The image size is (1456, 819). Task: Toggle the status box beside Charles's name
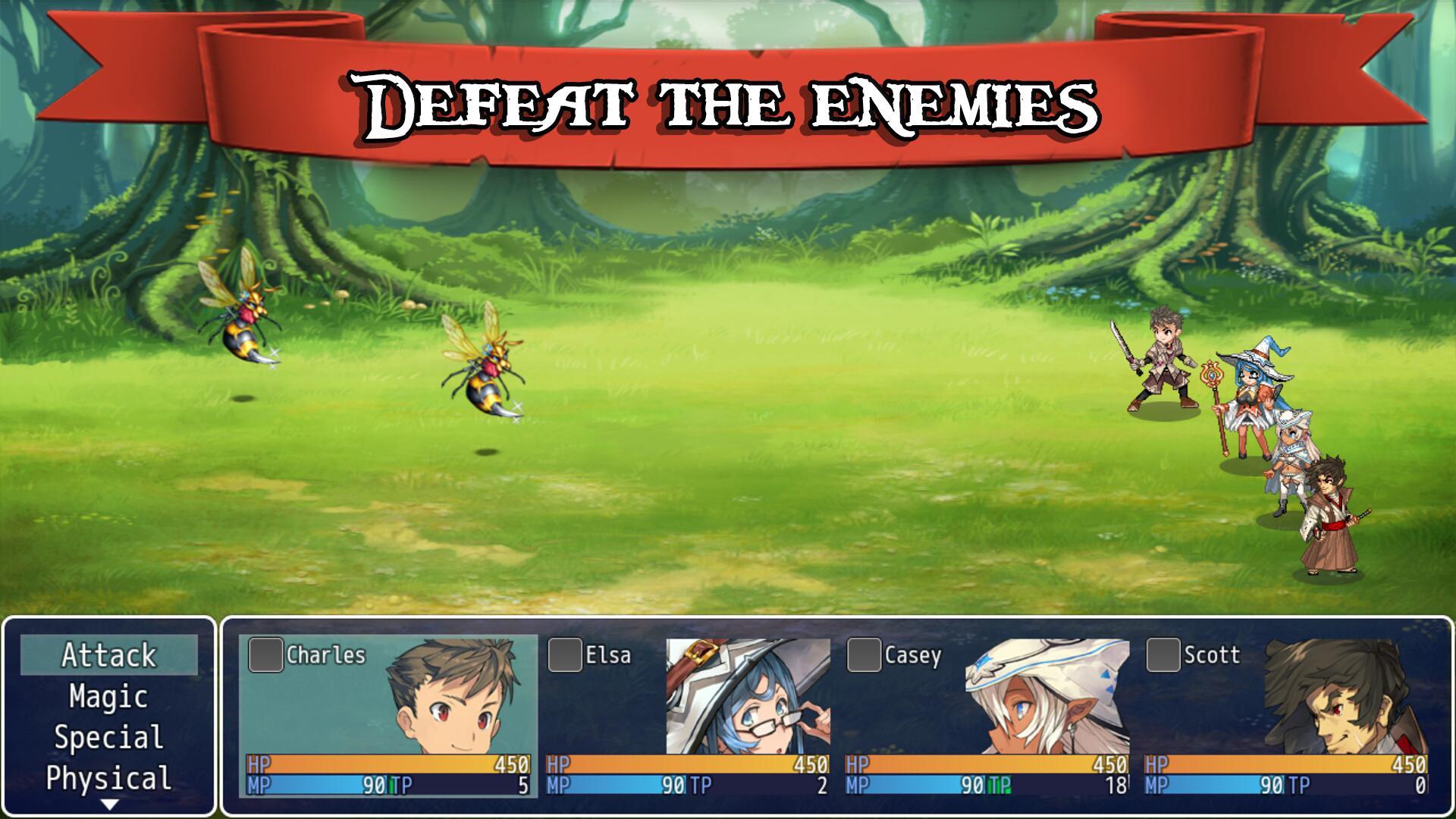[x=265, y=657]
